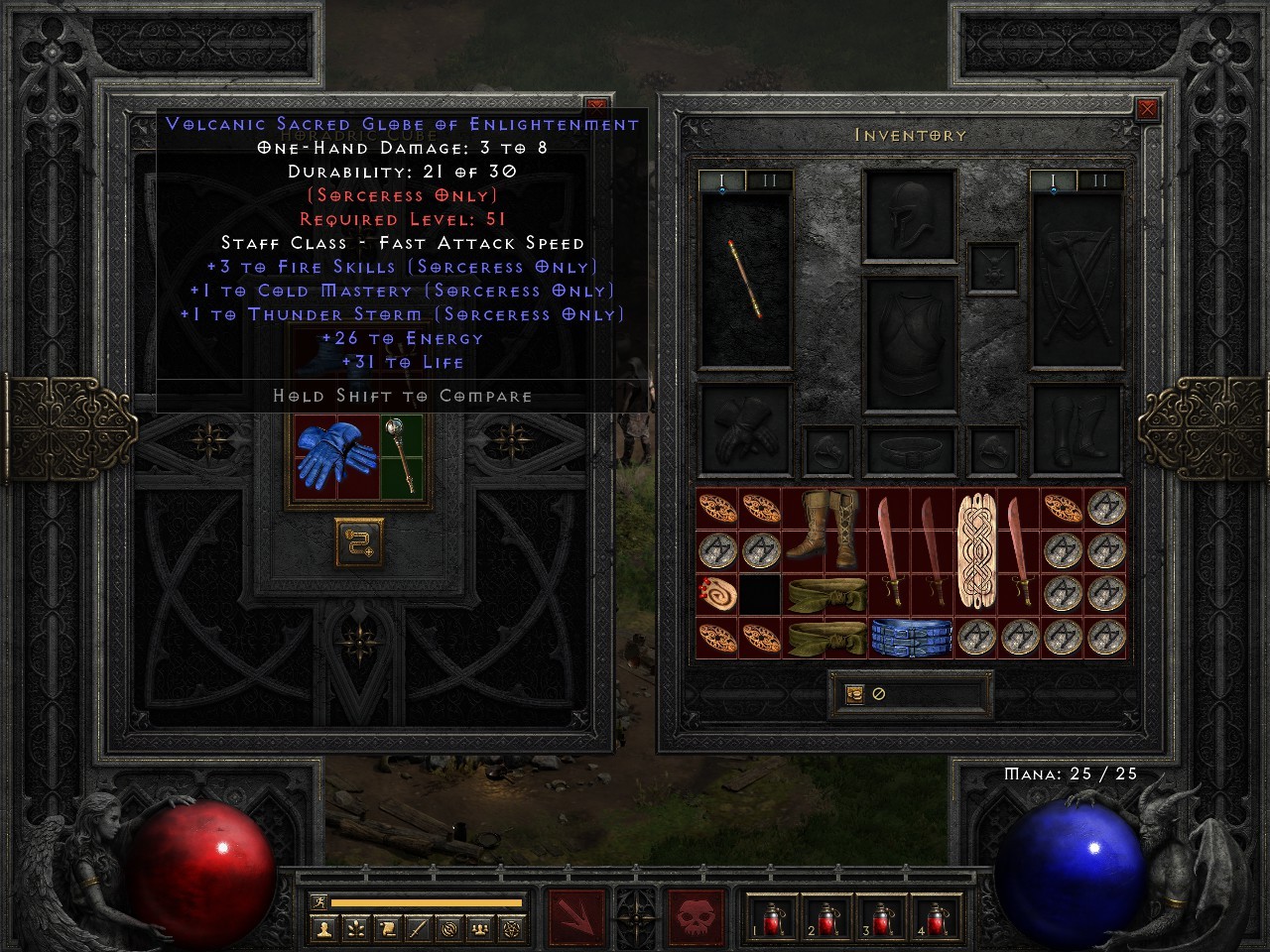
Task: Open the skill tree icon on the mini panel
Action: (355, 928)
